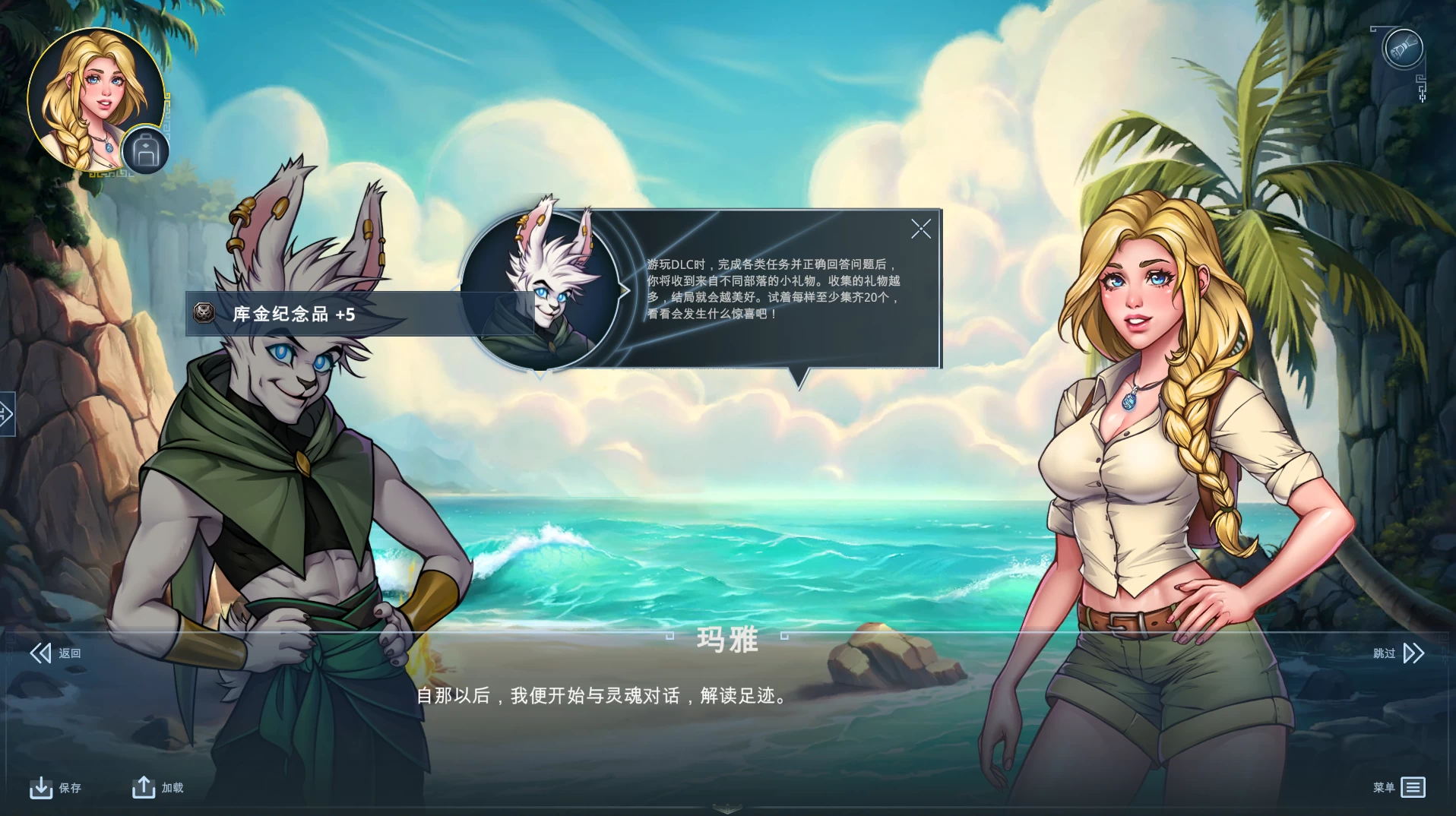This screenshot has height=816, width=1456.
Task: Click the 保存 label to save the game
Action: (x=69, y=788)
